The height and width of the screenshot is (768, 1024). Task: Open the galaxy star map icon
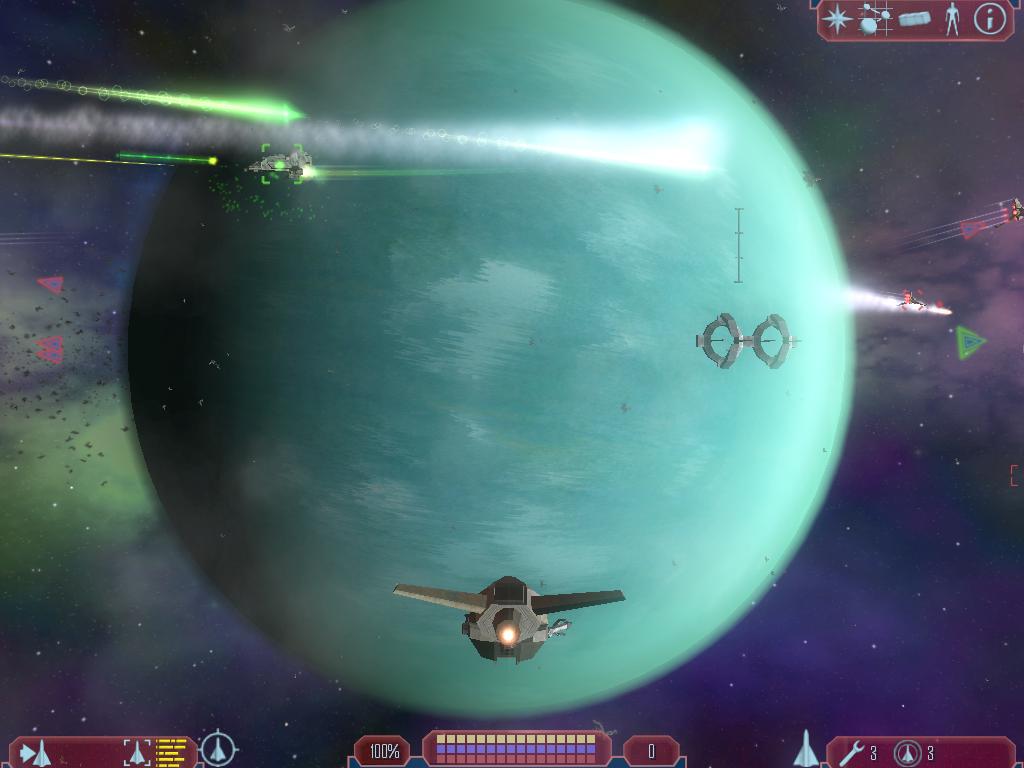[838, 19]
